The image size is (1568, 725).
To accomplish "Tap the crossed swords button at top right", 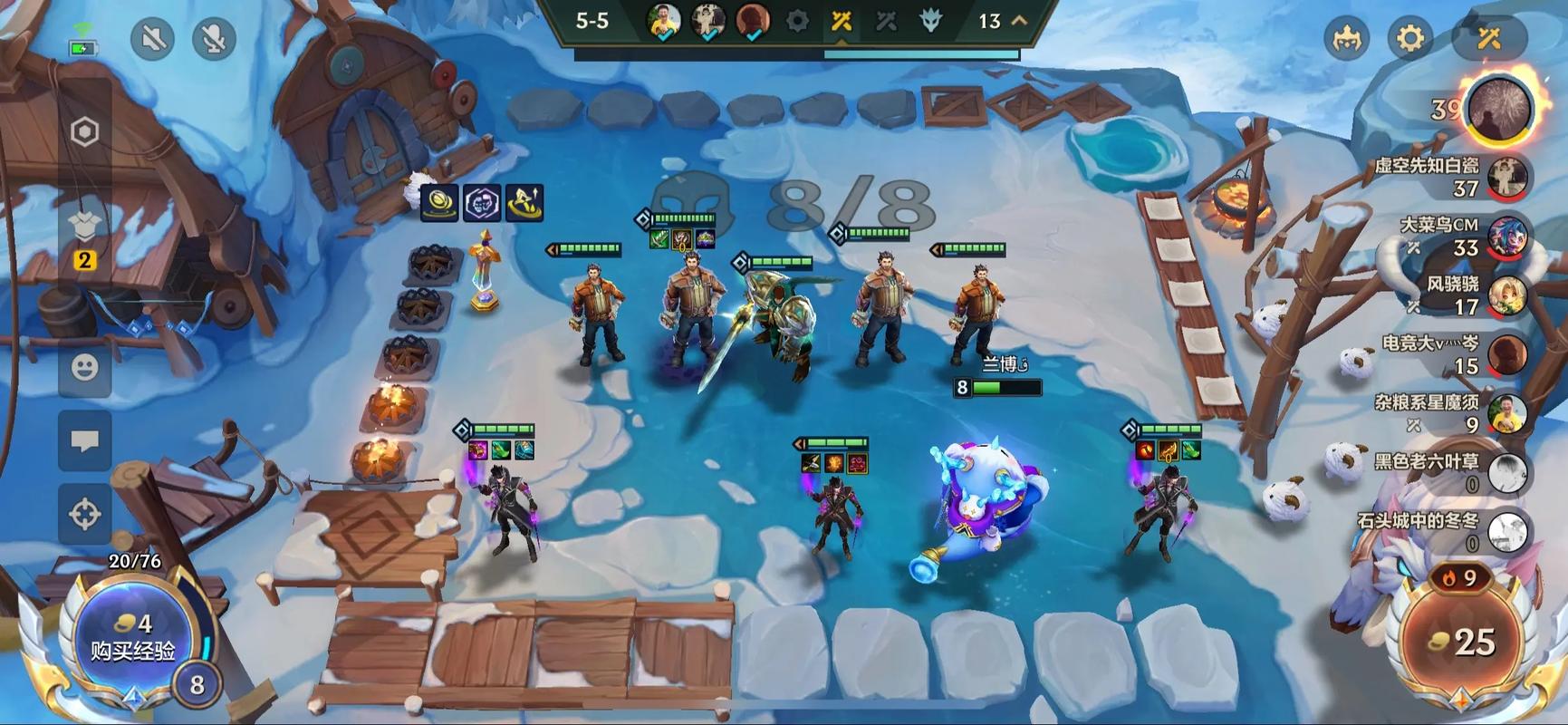I will tap(1489, 39).
